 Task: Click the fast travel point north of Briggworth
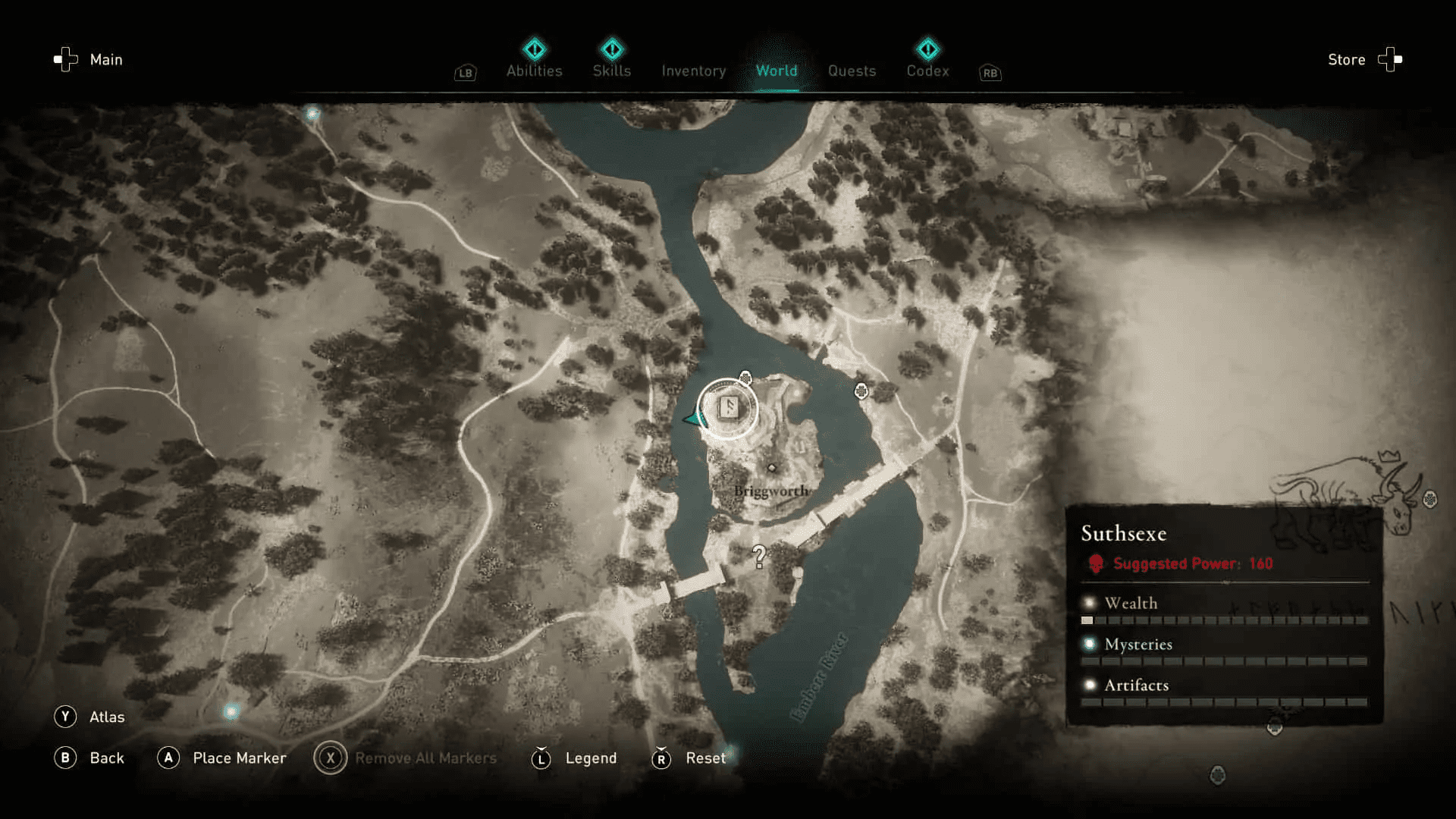(745, 378)
